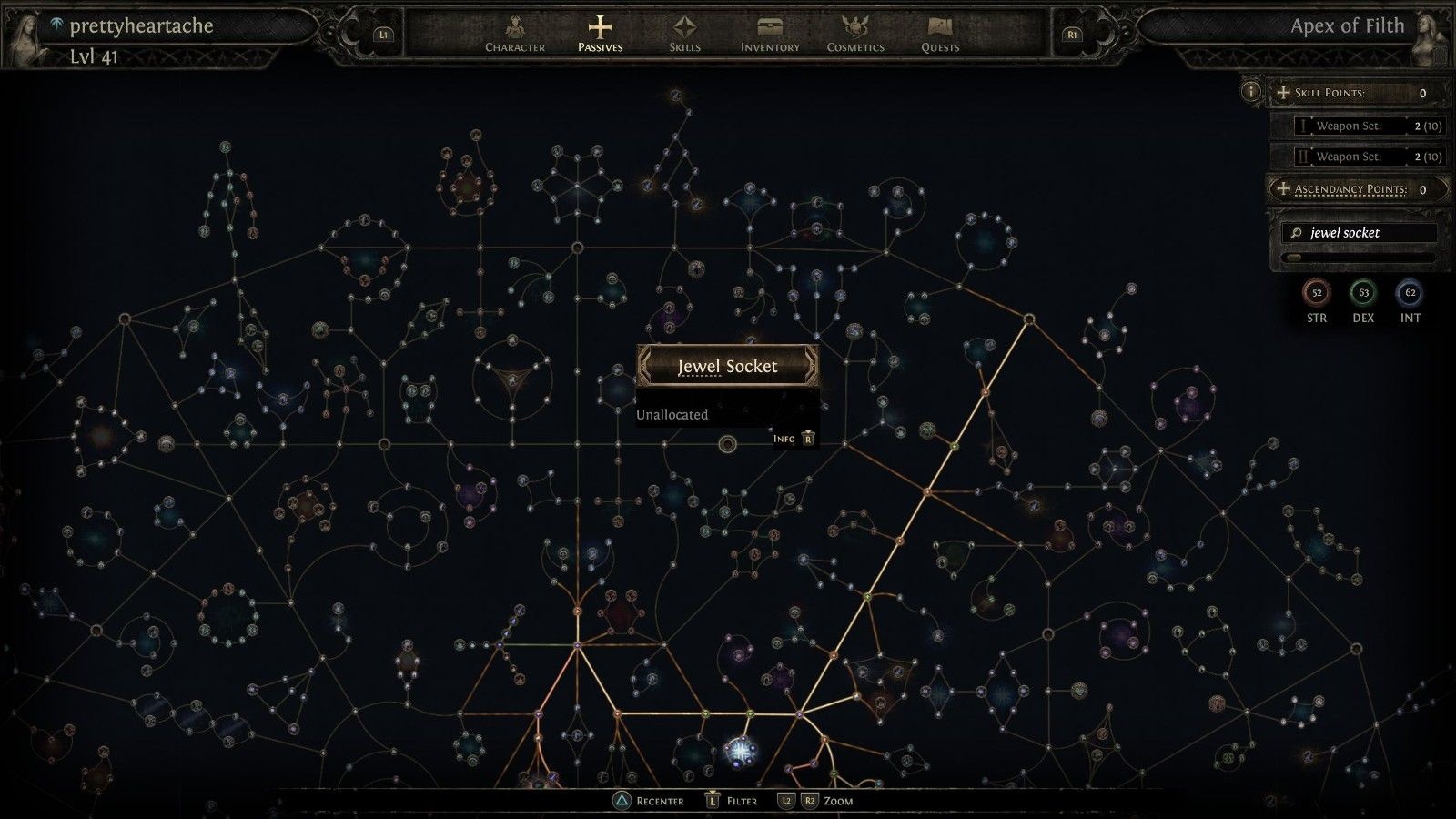Viewport: 1456px width, 819px height.
Task: Open the Character tab
Action: coord(515,34)
